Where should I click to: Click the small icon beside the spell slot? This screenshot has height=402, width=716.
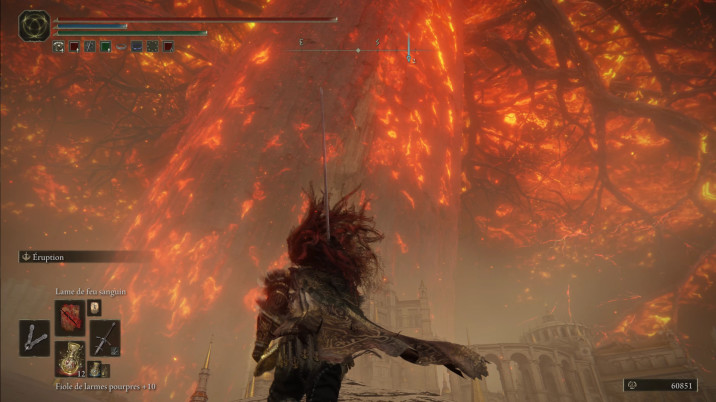pos(94,308)
